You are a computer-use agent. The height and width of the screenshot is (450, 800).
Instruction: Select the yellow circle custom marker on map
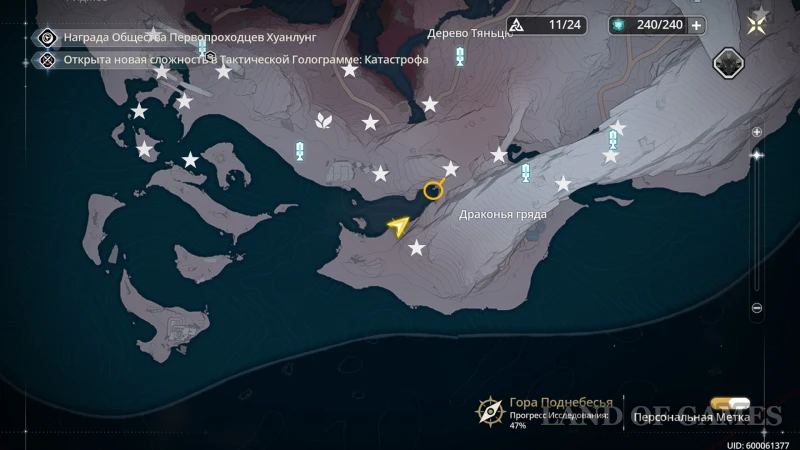pos(433,190)
